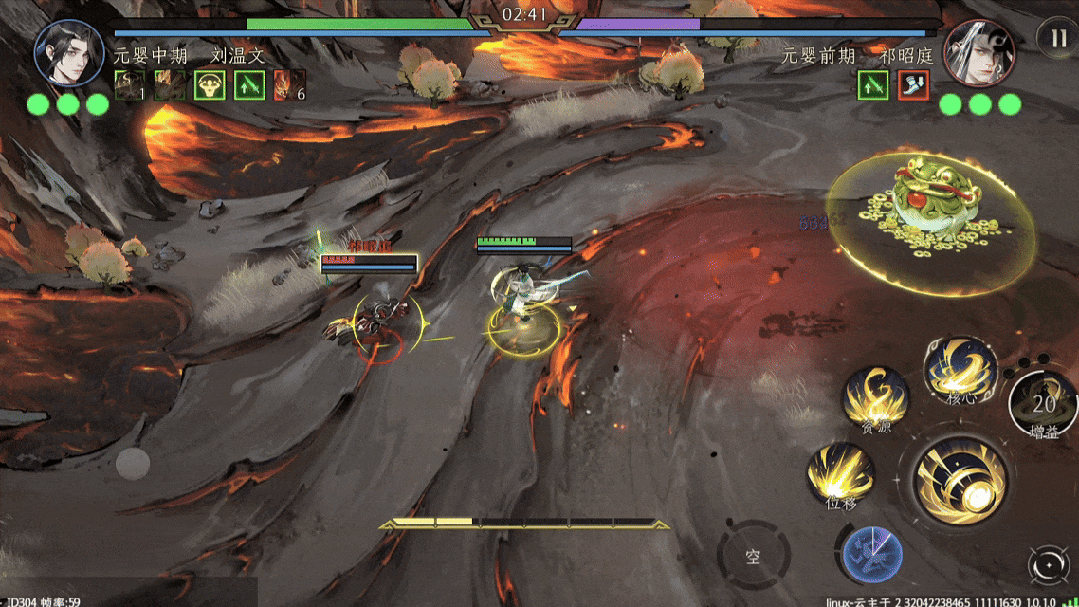Select the empty 空 skill slot
1079x607 pixels.
pyautogui.click(x=753, y=555)
